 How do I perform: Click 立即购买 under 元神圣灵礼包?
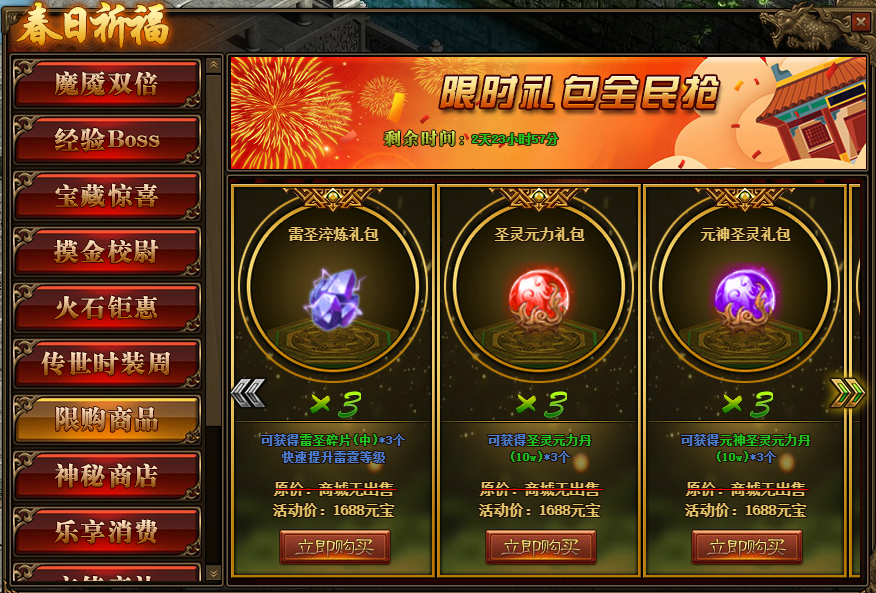[747, 547]
